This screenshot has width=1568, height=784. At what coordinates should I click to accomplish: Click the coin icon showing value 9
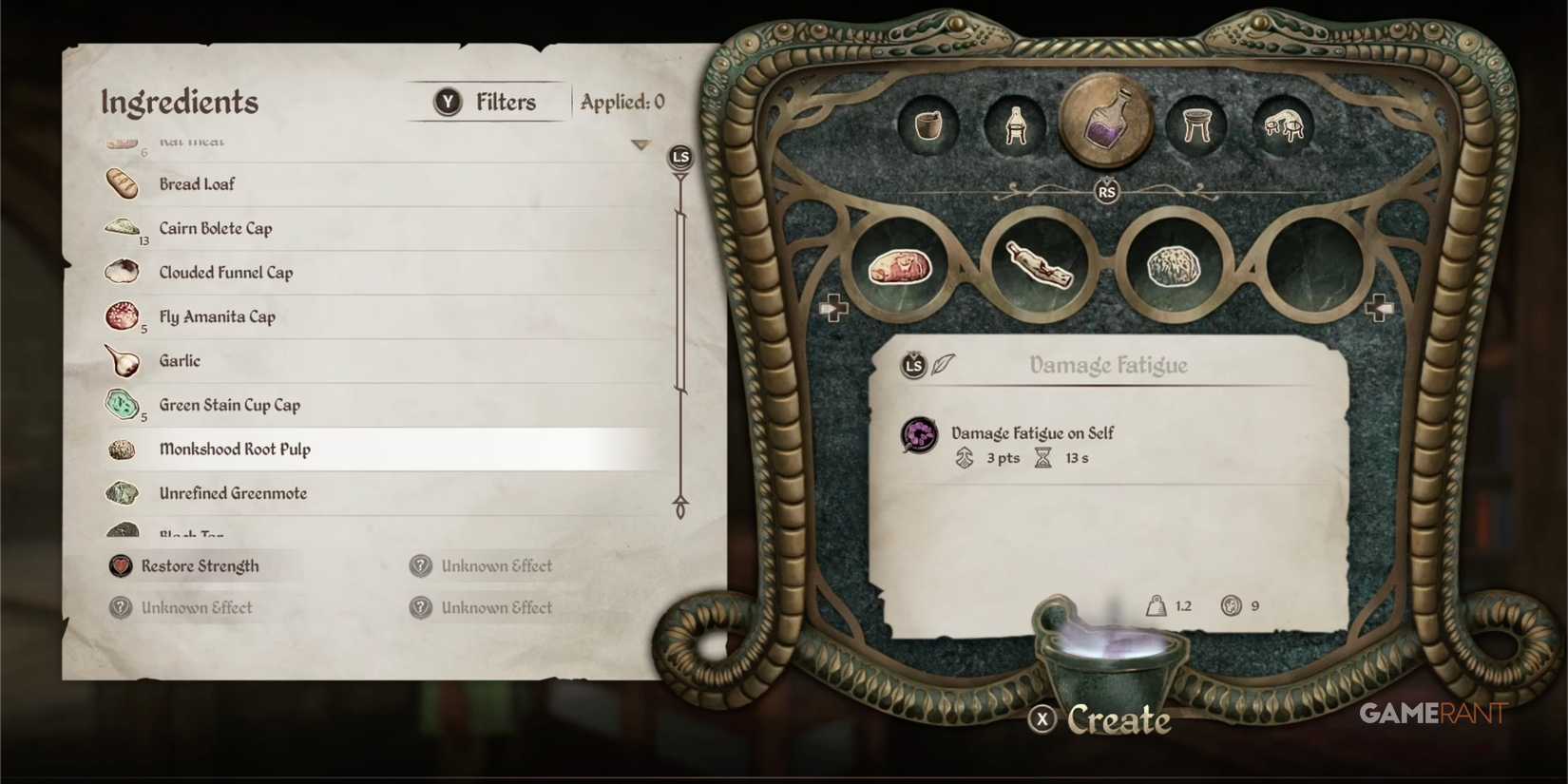(x=1231, y=605)
